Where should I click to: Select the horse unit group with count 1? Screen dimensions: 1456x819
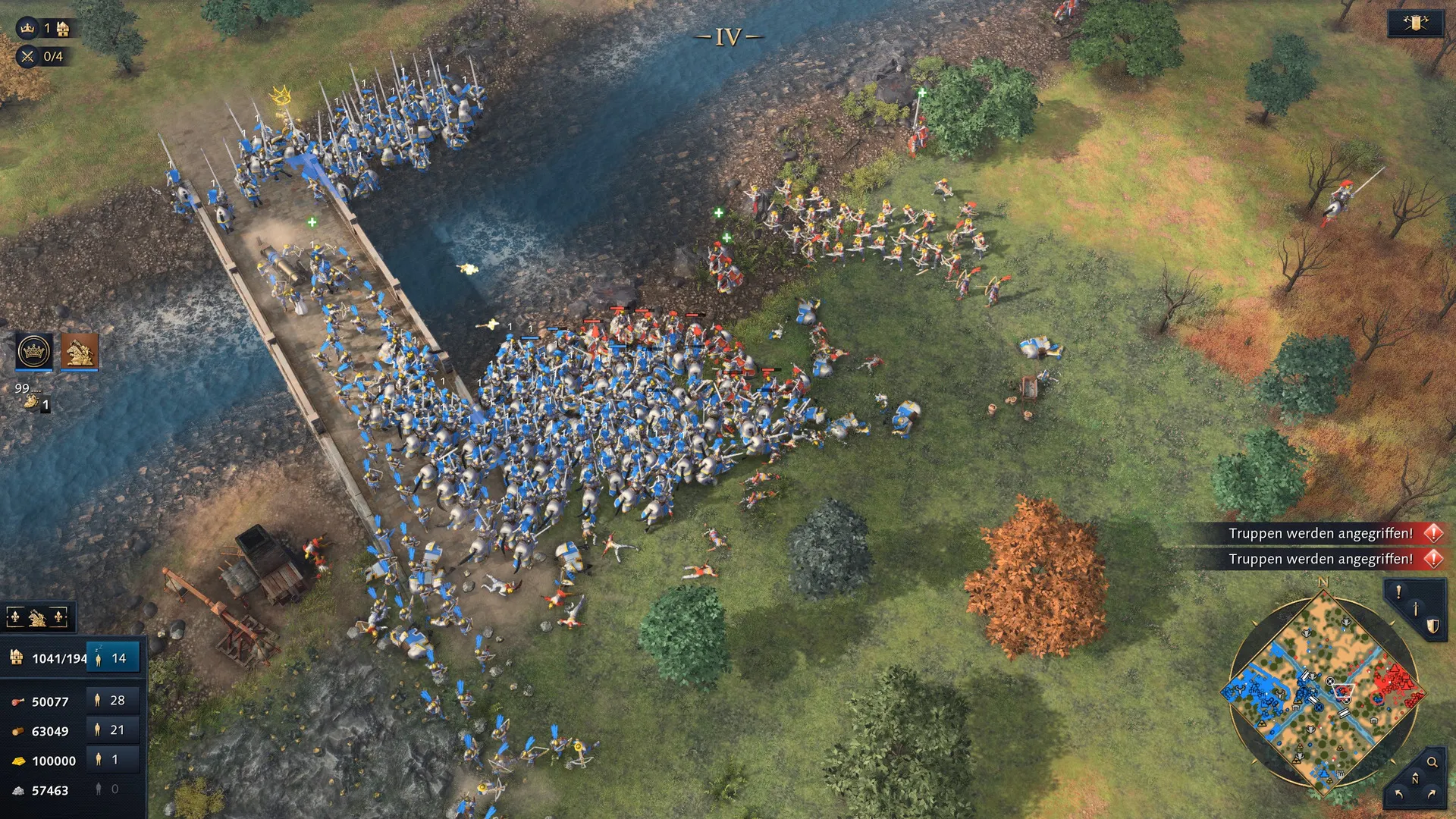click(34, 400)
